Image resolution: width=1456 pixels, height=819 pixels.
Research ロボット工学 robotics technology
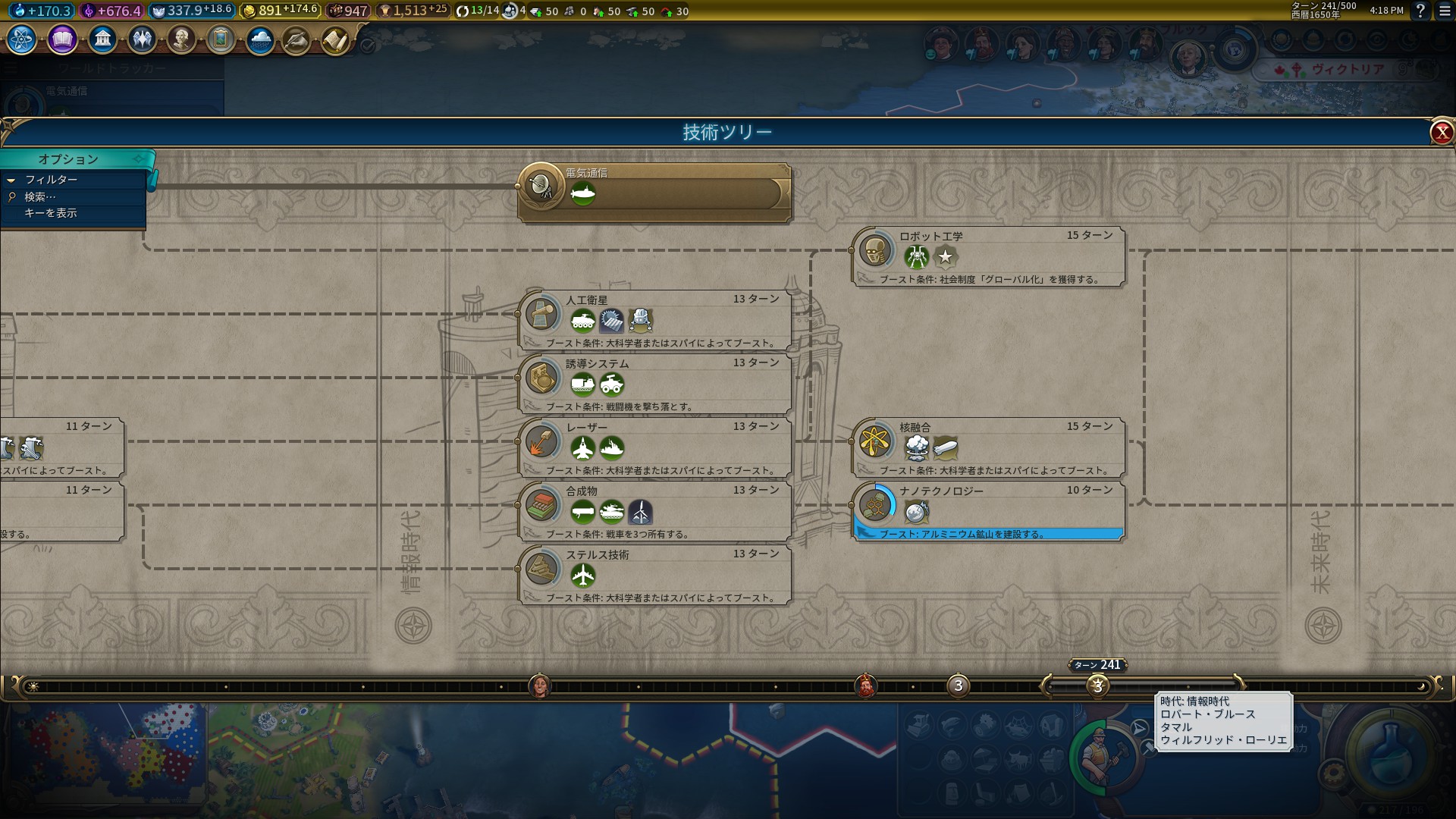click(987, 257)
